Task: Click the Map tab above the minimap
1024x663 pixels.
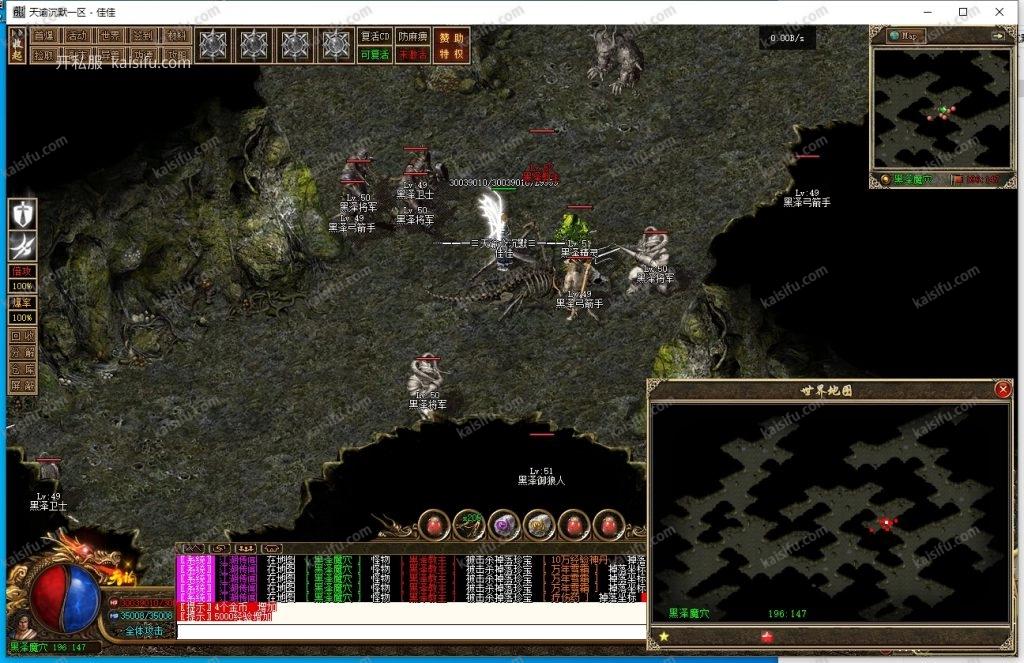Action: click(x=906, y=36)
